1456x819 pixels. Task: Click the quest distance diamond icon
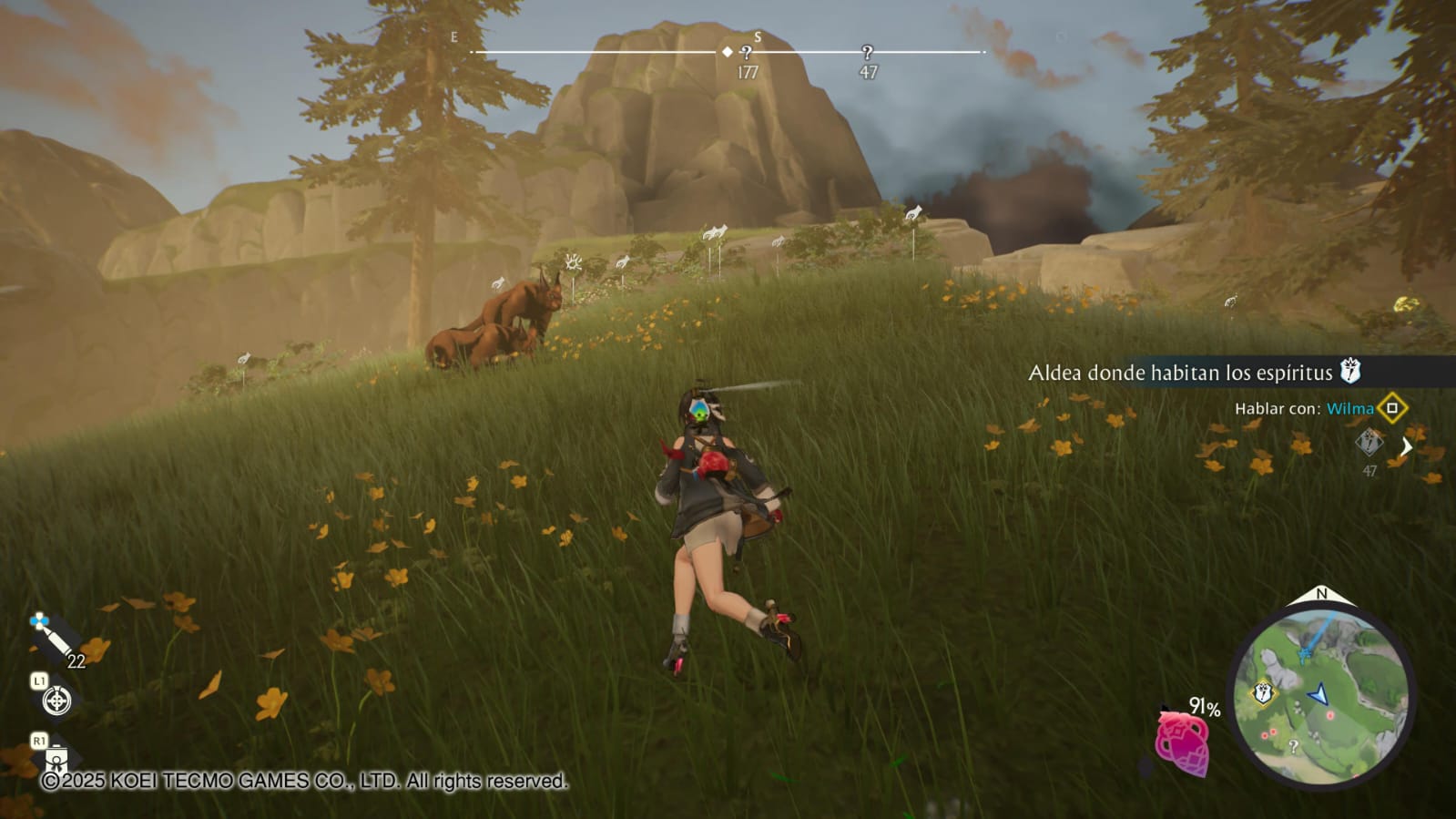click(1369, 444)
